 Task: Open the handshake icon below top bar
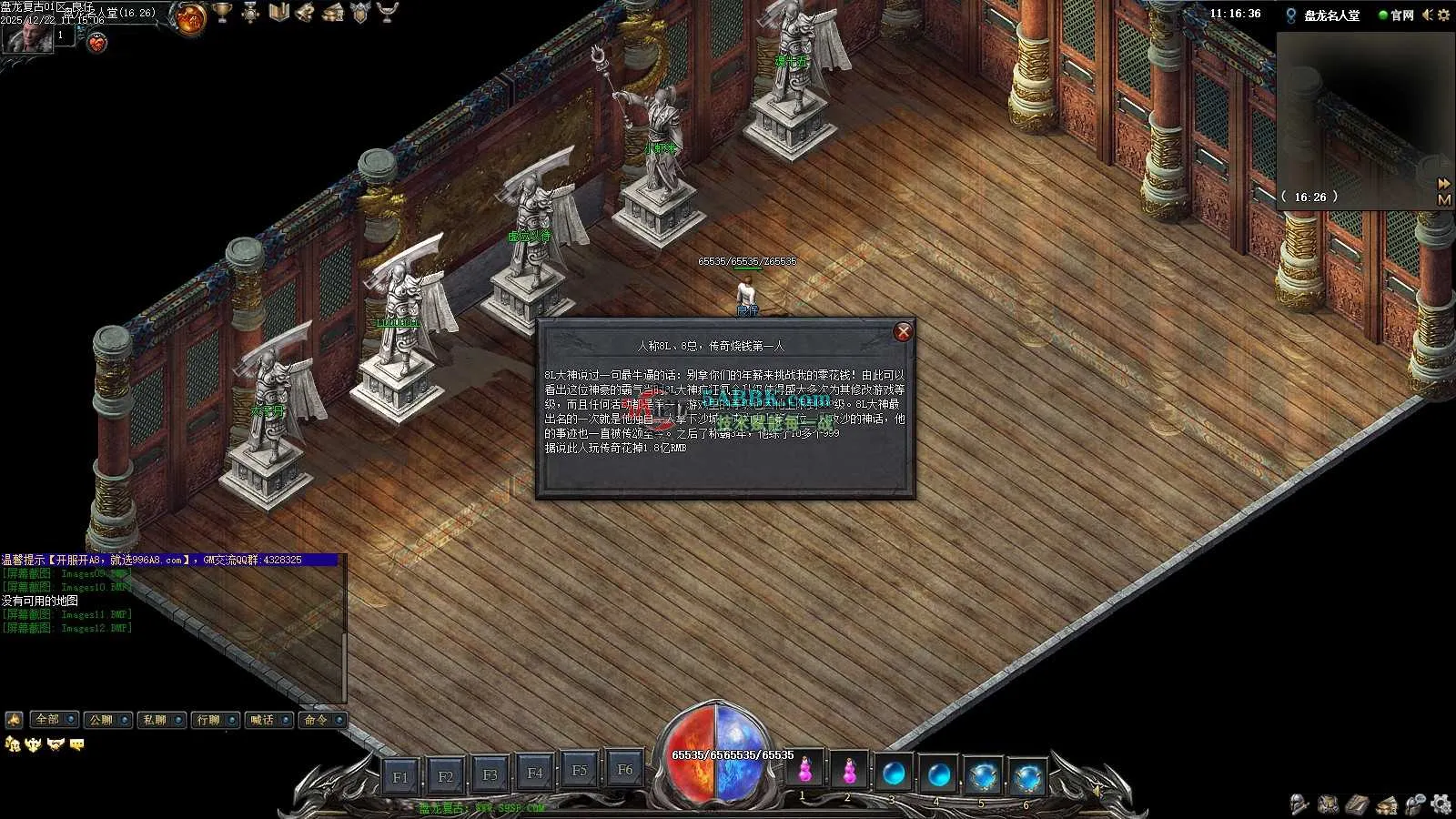(x=96, y=42)
